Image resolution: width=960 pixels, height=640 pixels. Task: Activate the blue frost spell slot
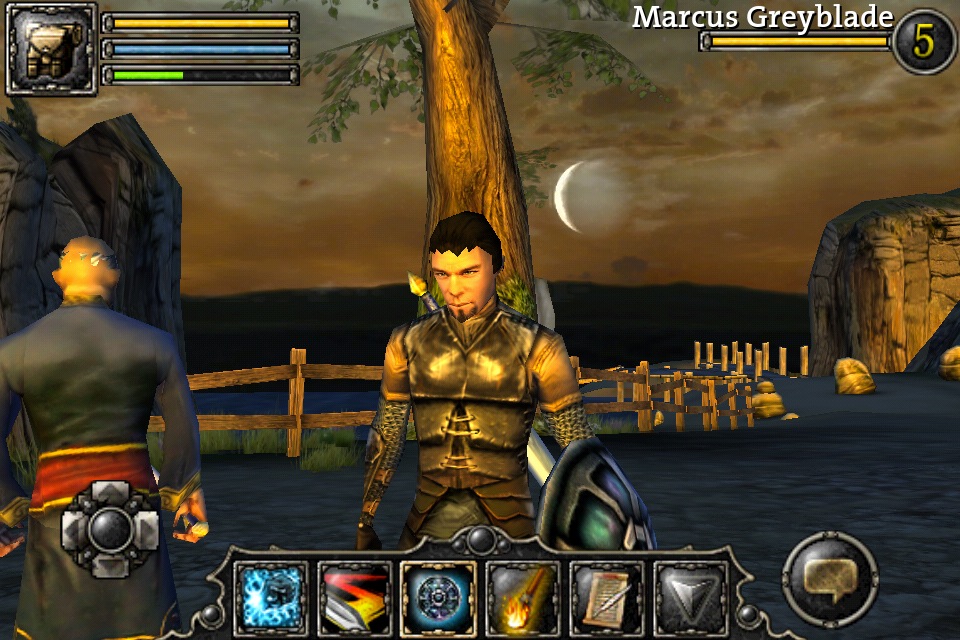[x=271, y=598]
